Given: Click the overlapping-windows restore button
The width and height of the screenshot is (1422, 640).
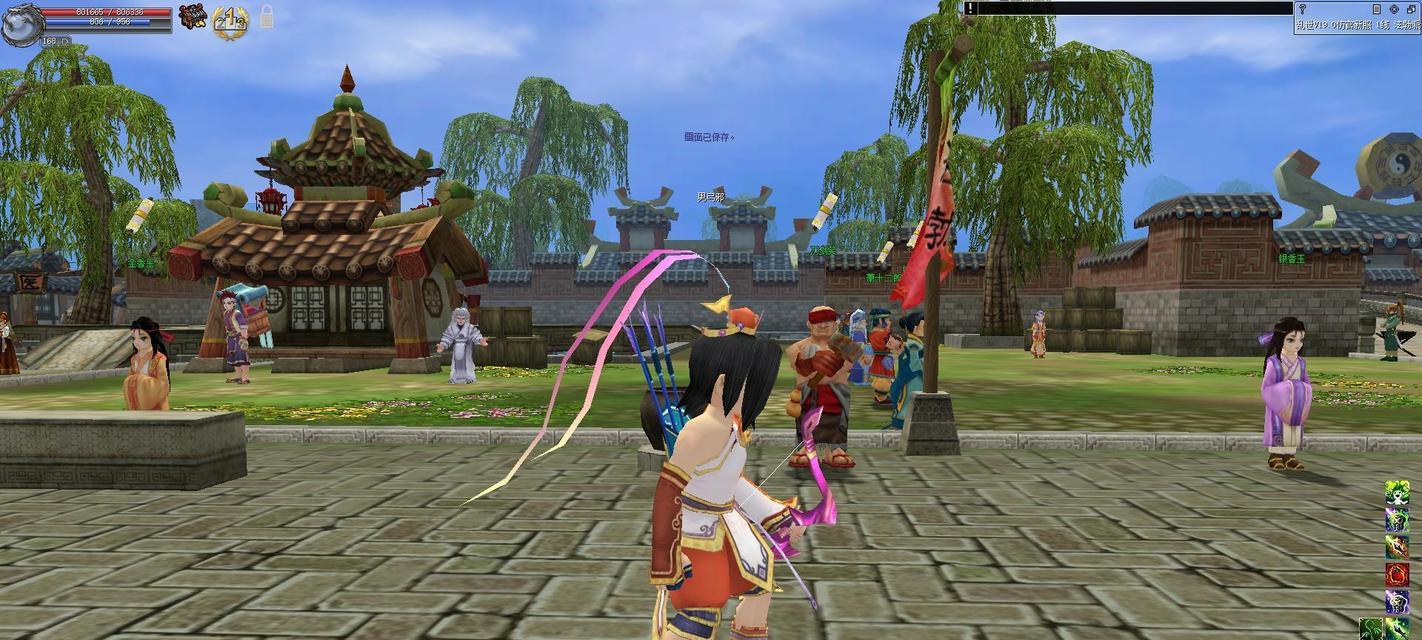Looking at the screenshot, I should pyautogui.click(x=1412, y=9).
